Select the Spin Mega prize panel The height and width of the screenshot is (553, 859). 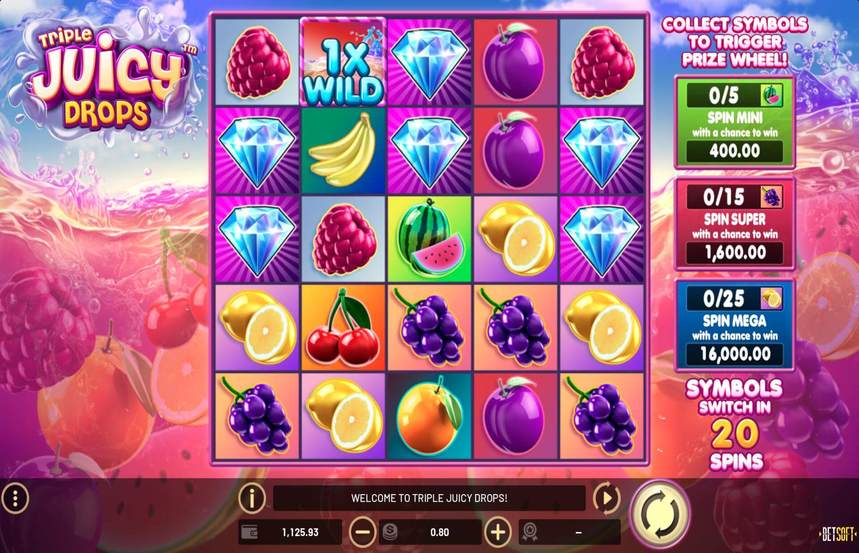click(x=734, y=323)
